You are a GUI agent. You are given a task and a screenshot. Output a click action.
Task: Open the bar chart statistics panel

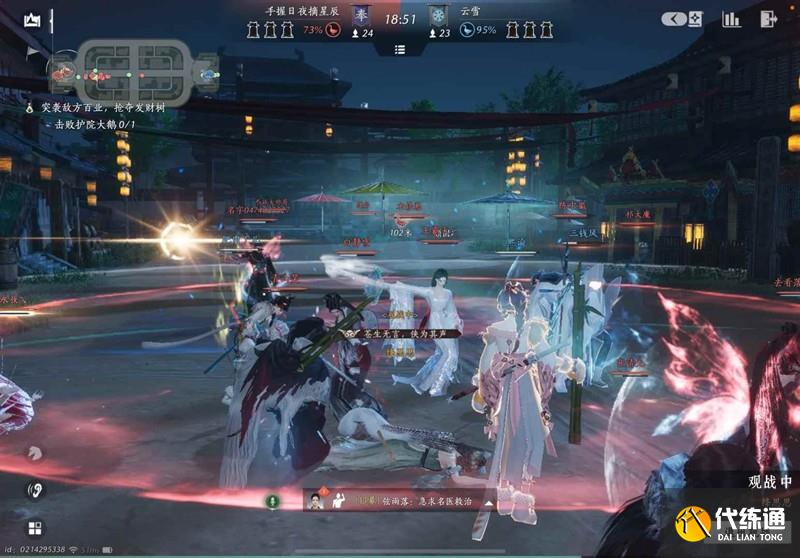coord(732,18)
